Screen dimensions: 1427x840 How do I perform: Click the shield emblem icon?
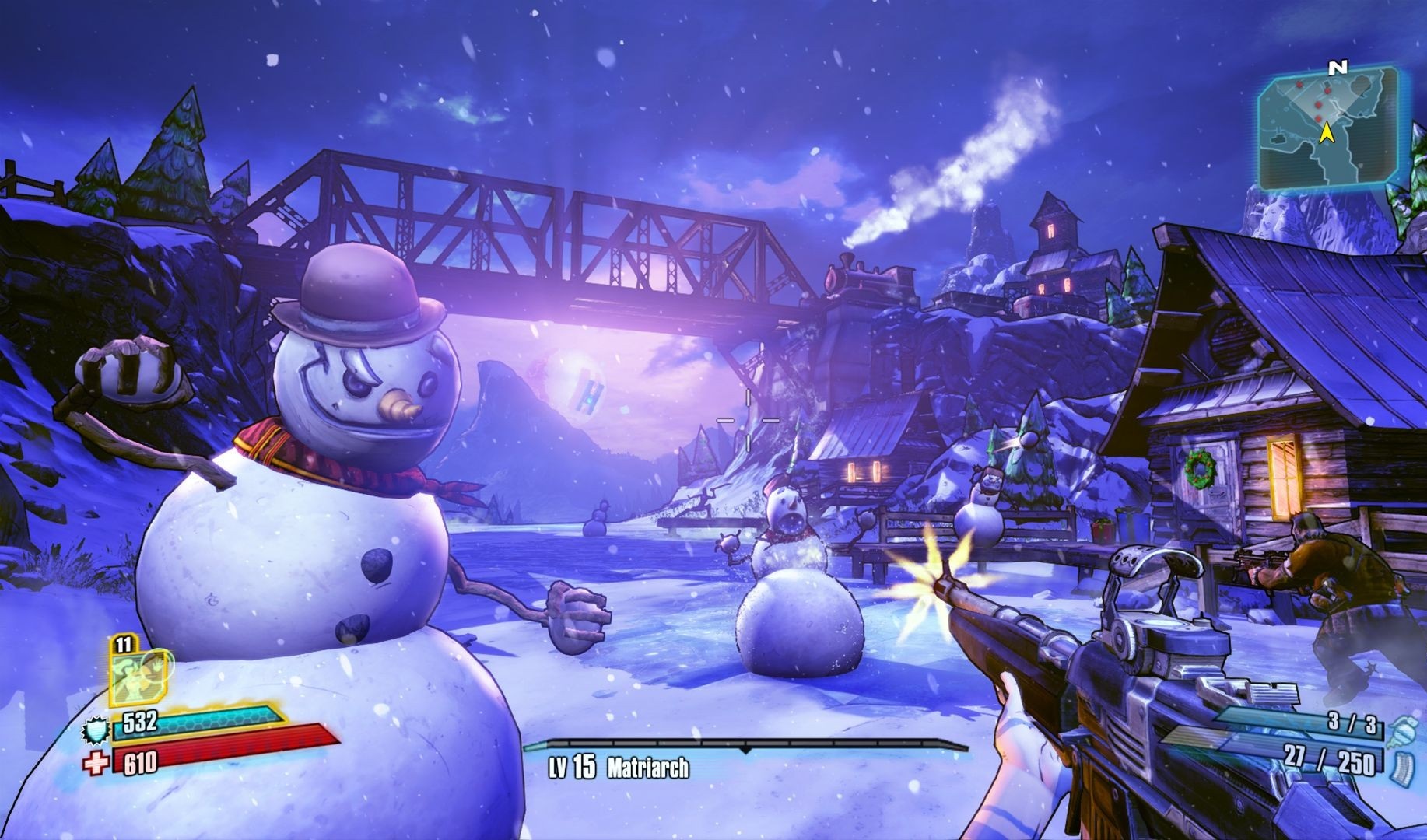coord(95,731)
